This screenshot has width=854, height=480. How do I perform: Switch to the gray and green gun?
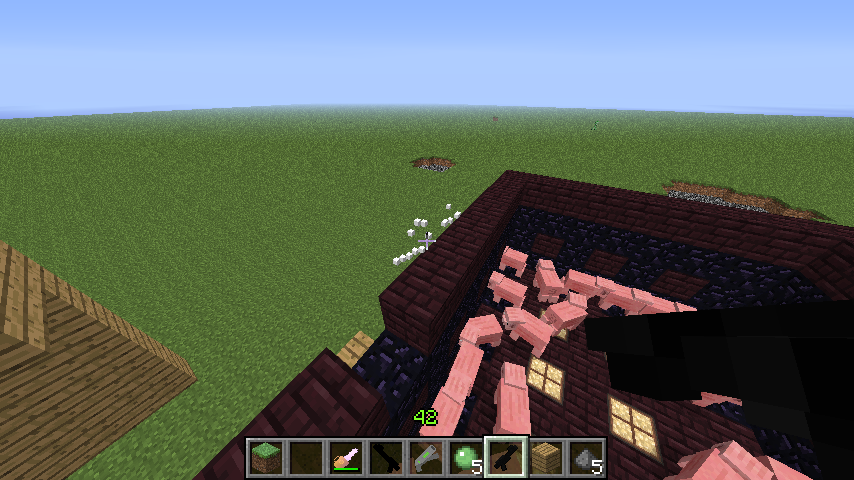click(x=425, y=457)
